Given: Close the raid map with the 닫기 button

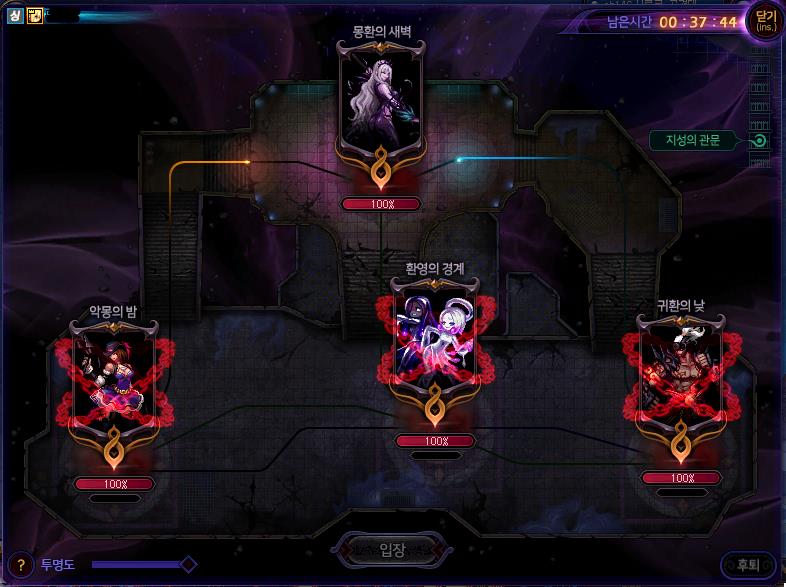Looking at the screenshot, I should click(x=765, y=21).
